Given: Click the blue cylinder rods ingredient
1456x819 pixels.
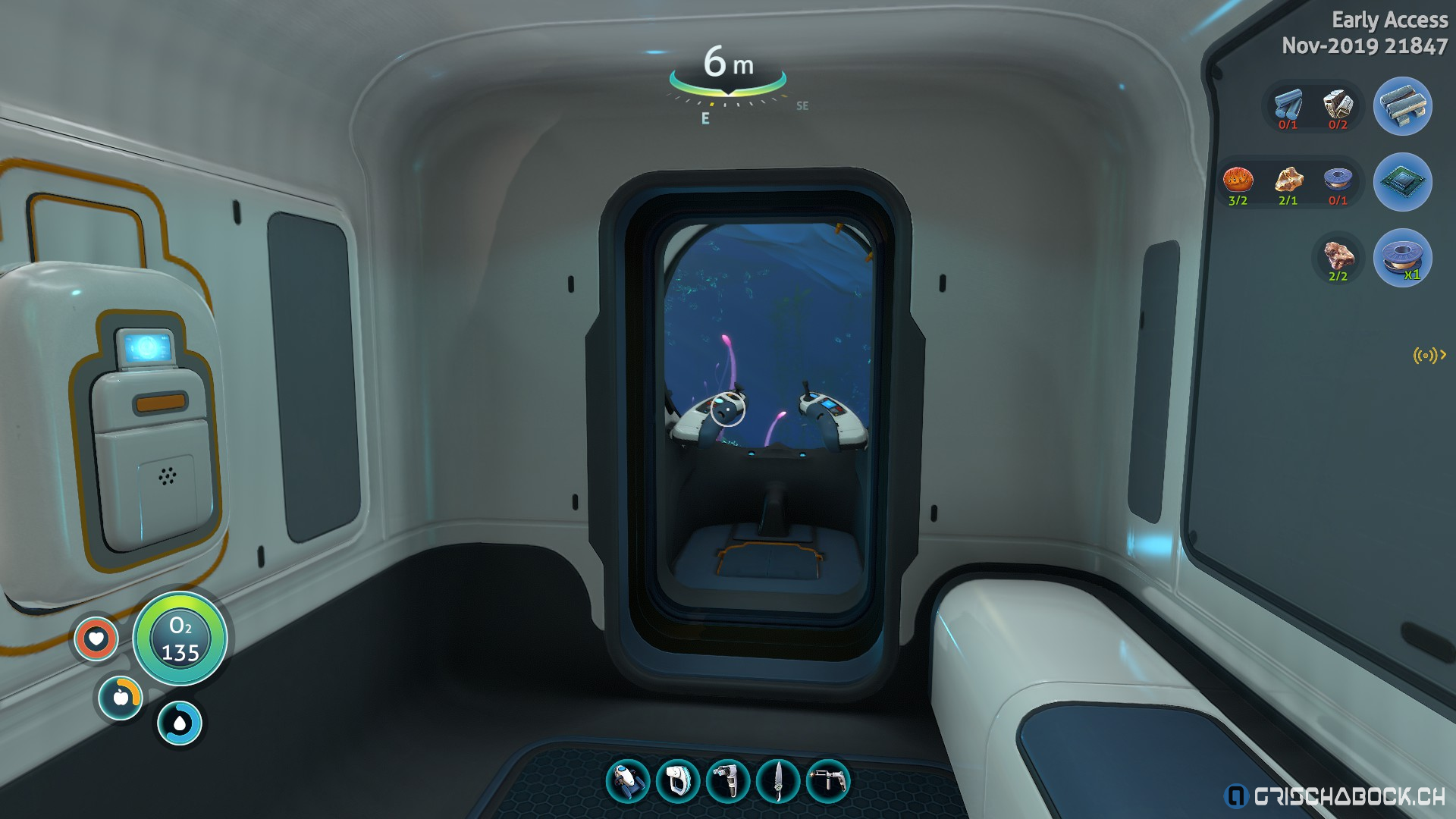Looking at the screenshot, I should click(1288, 105).
